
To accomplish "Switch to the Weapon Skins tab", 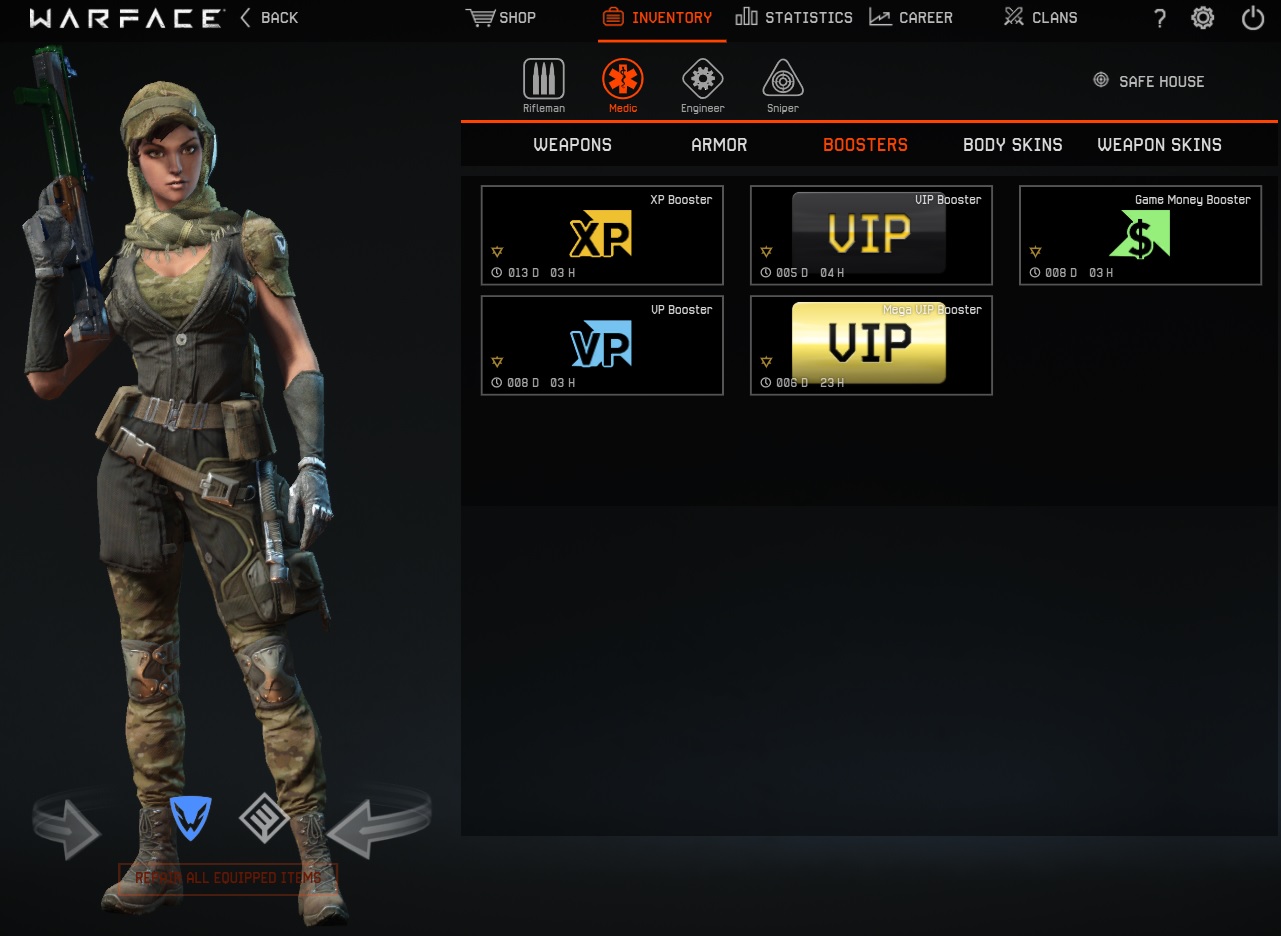I will [x=1159, y=144].
